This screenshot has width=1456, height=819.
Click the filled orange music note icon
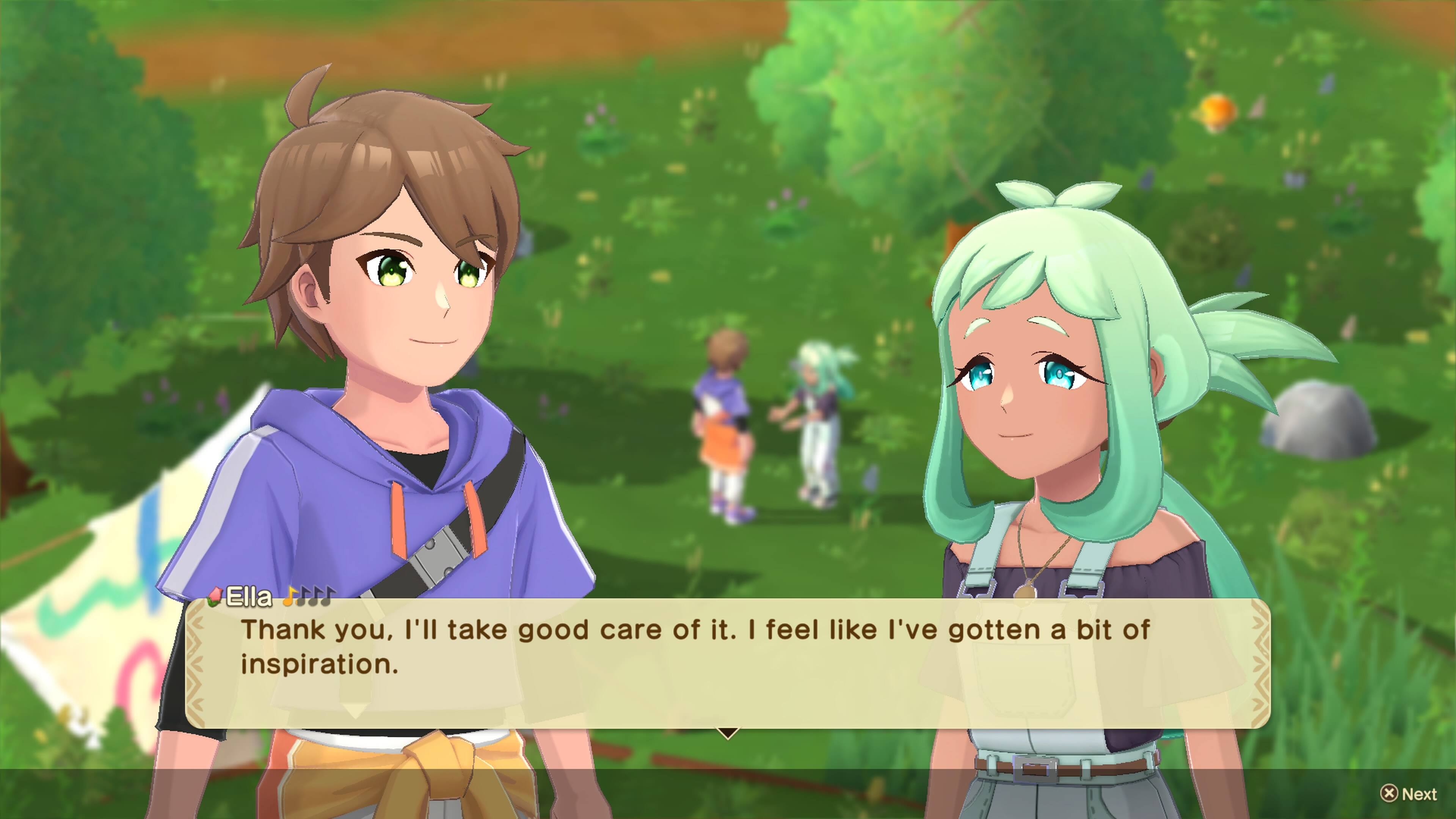coord(290,596)
